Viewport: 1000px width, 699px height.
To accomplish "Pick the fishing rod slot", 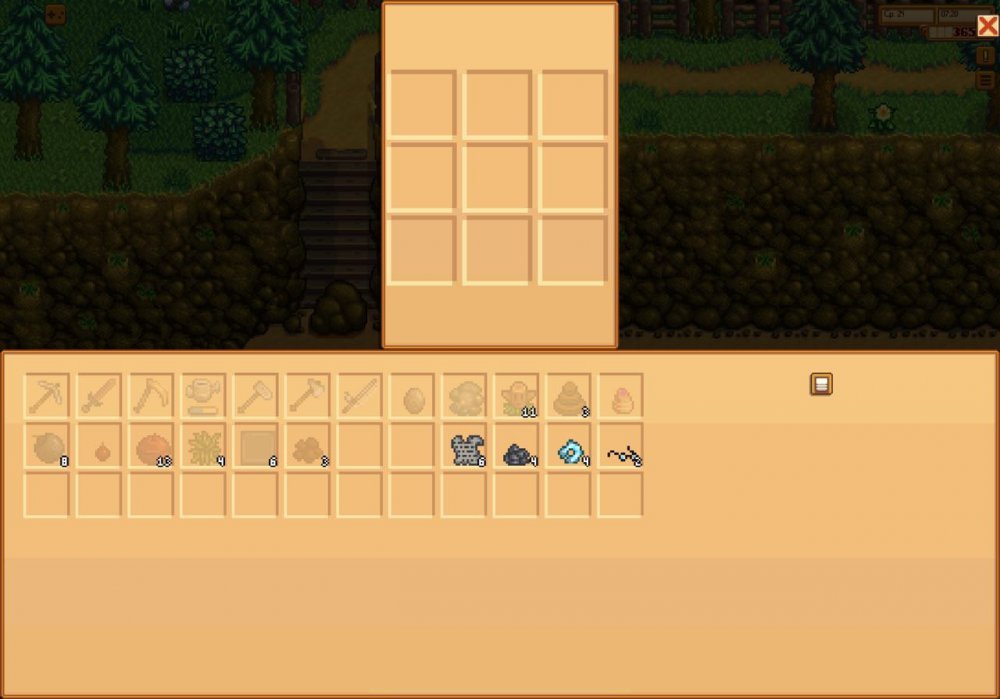I will click(x=359, y=397).
